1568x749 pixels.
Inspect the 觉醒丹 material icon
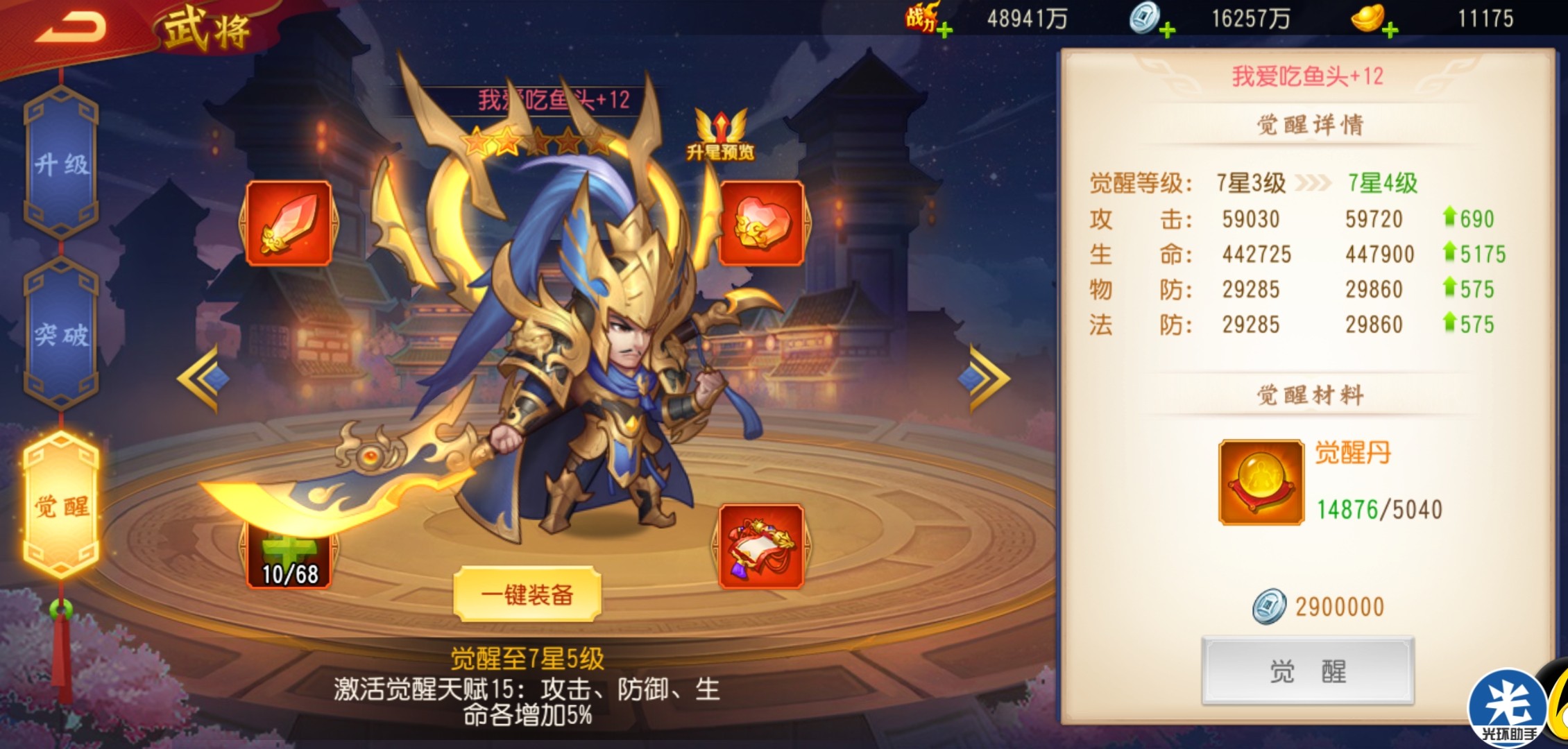tap(1261, 483)
